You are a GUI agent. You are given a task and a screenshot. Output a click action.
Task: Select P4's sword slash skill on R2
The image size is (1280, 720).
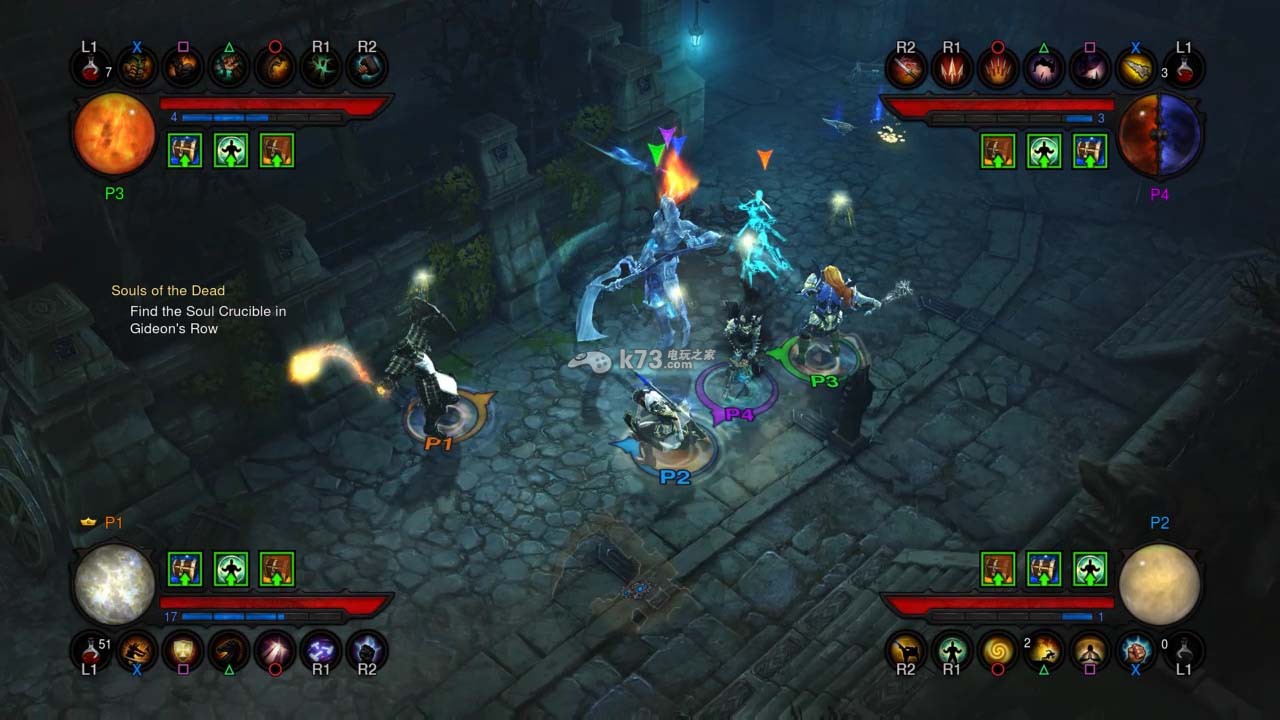pos(906,67)
